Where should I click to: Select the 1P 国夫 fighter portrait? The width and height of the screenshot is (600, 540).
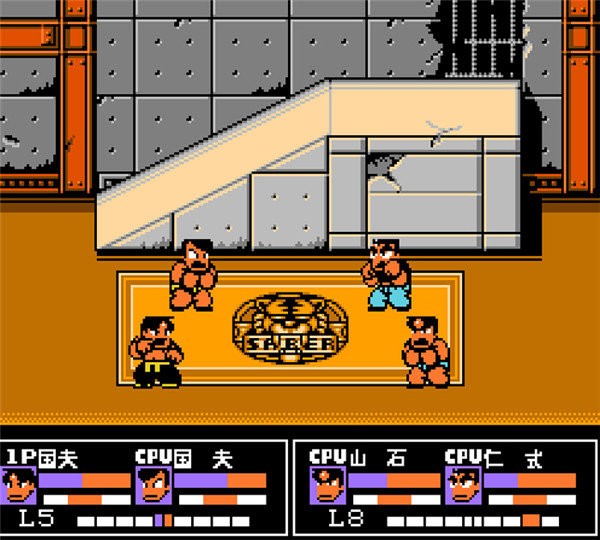[22, 487]
